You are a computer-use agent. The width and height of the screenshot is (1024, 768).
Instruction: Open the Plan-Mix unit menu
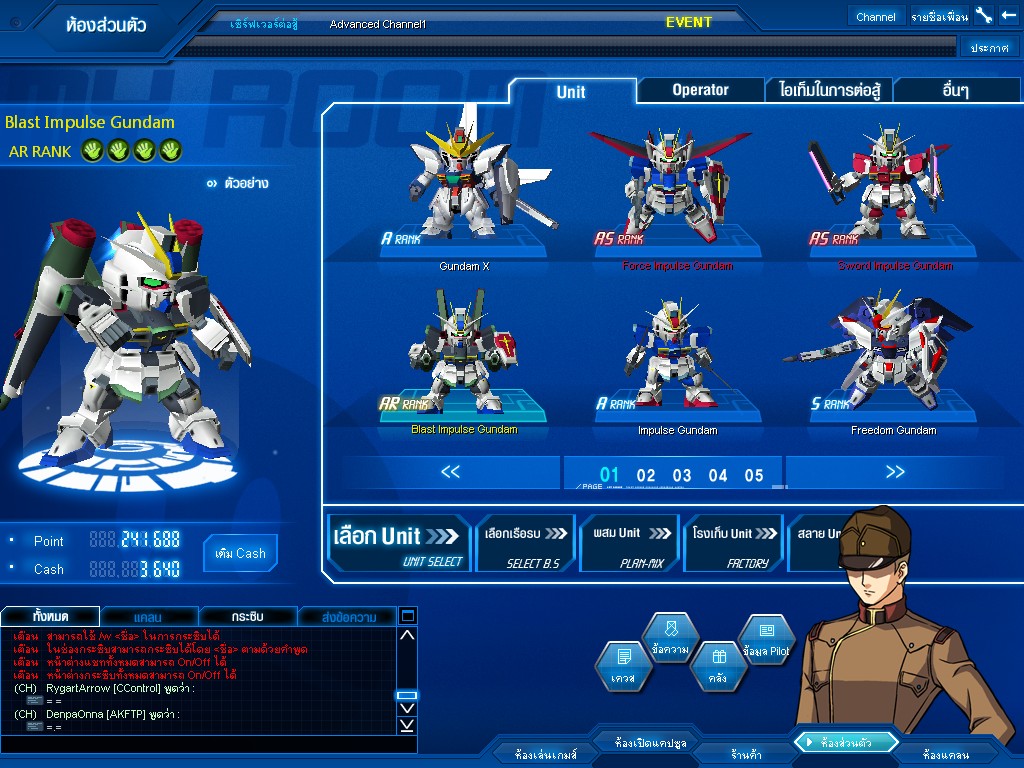[x=630, y=543]
